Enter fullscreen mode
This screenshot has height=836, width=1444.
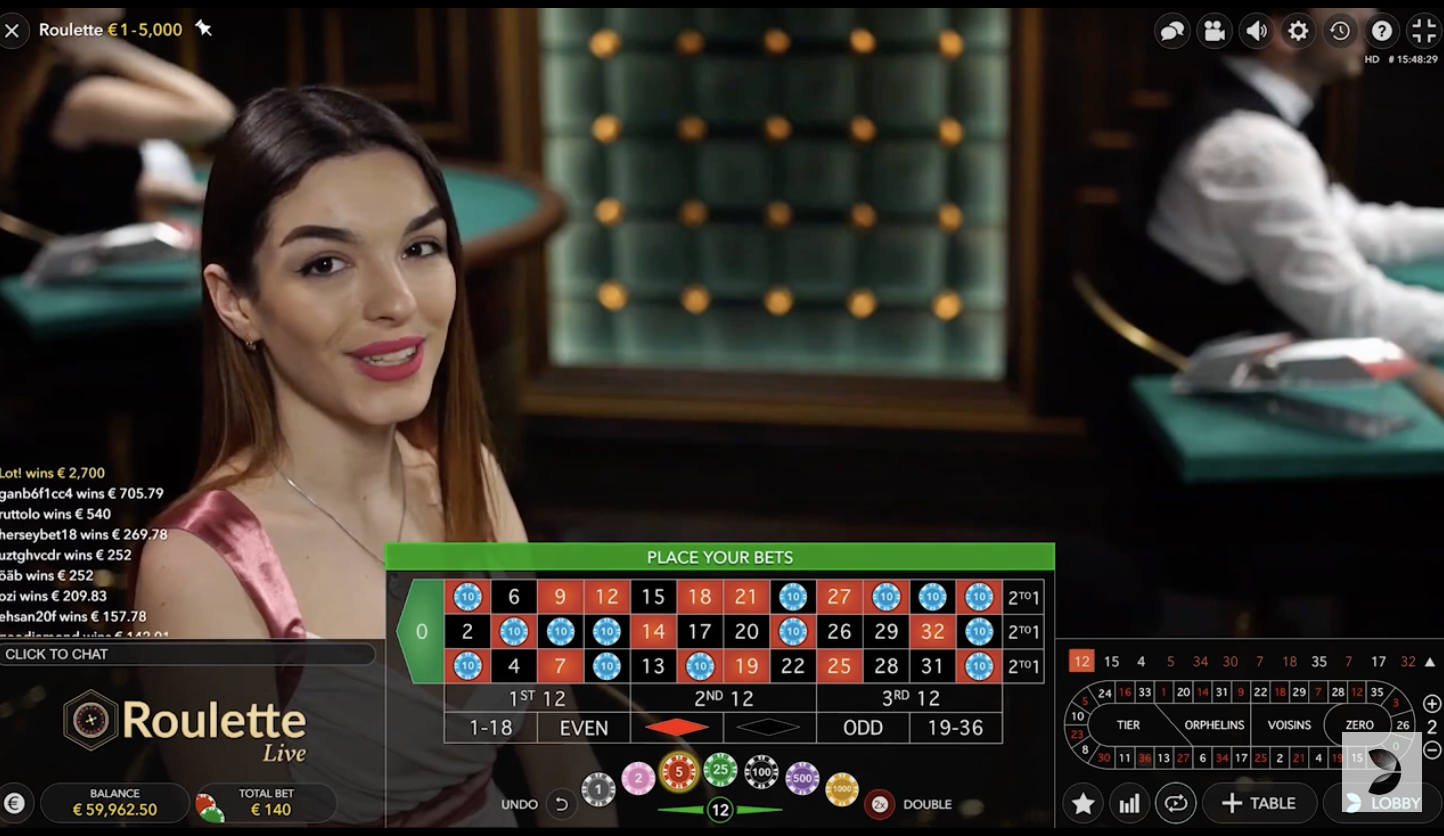point(1424,30)
